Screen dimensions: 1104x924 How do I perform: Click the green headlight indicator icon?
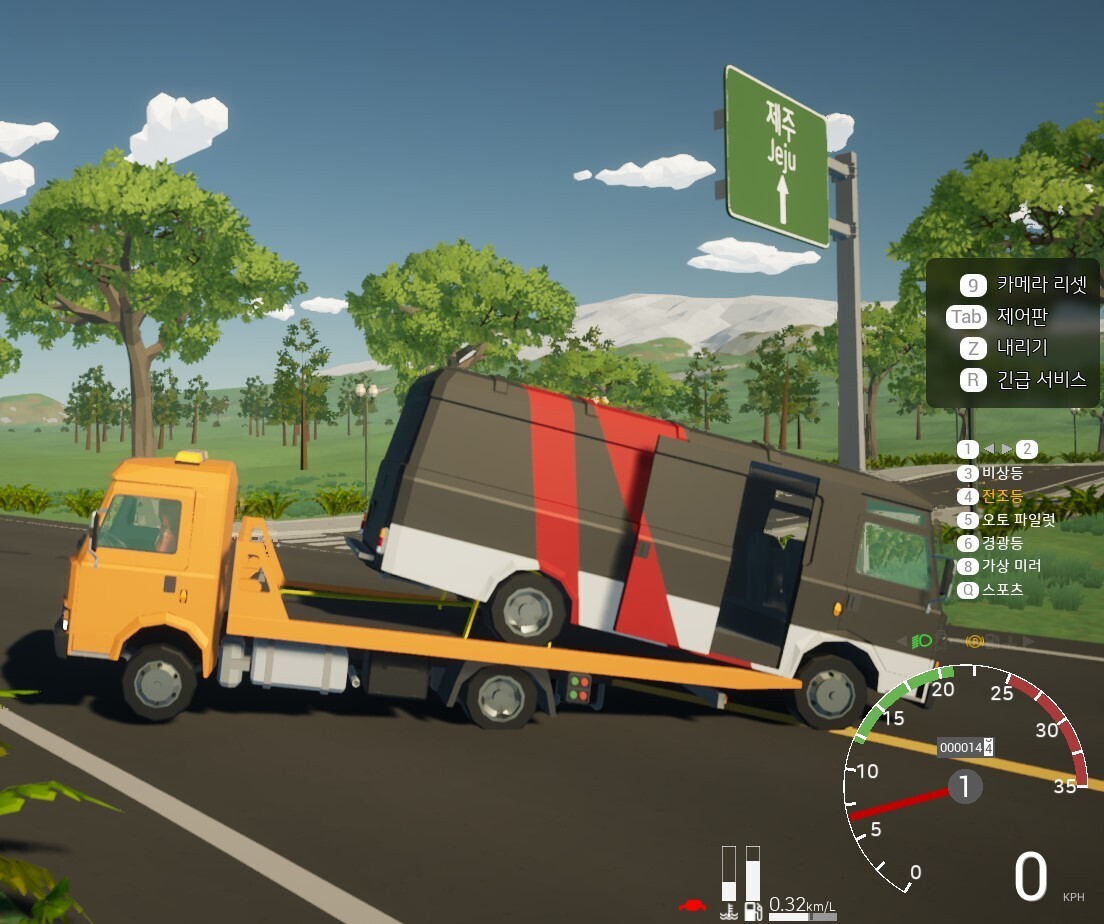(923, 640)
